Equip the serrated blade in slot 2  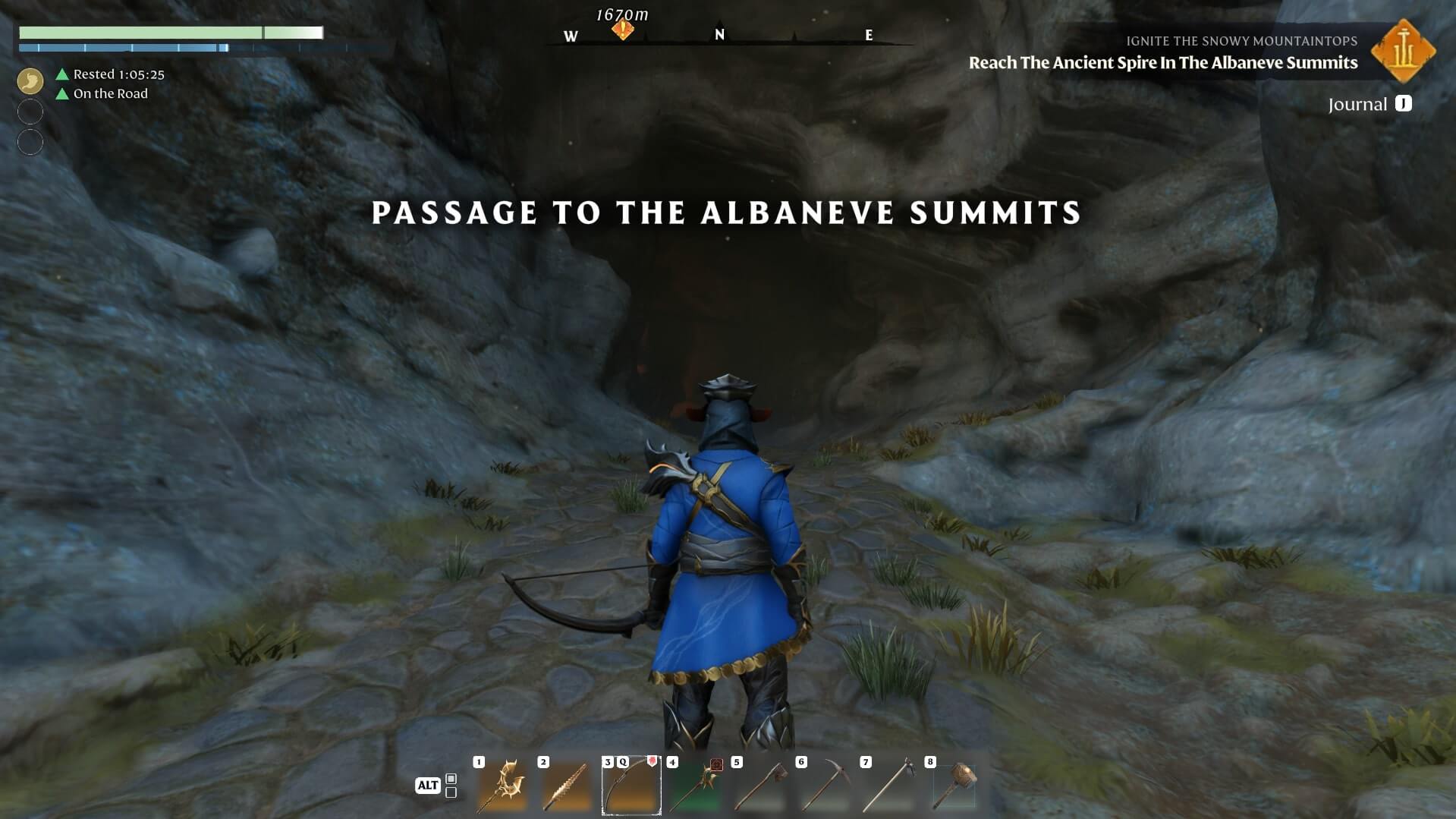click(566, 786)
